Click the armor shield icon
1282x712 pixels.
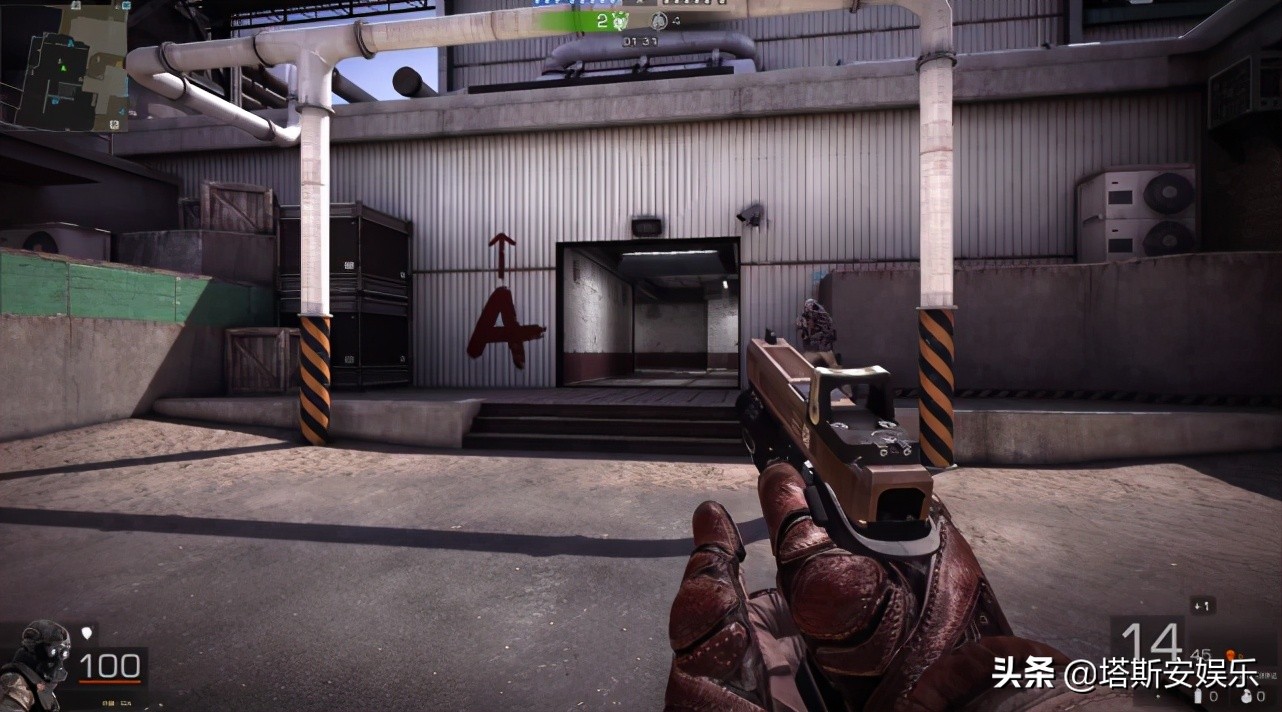[88, 633]
